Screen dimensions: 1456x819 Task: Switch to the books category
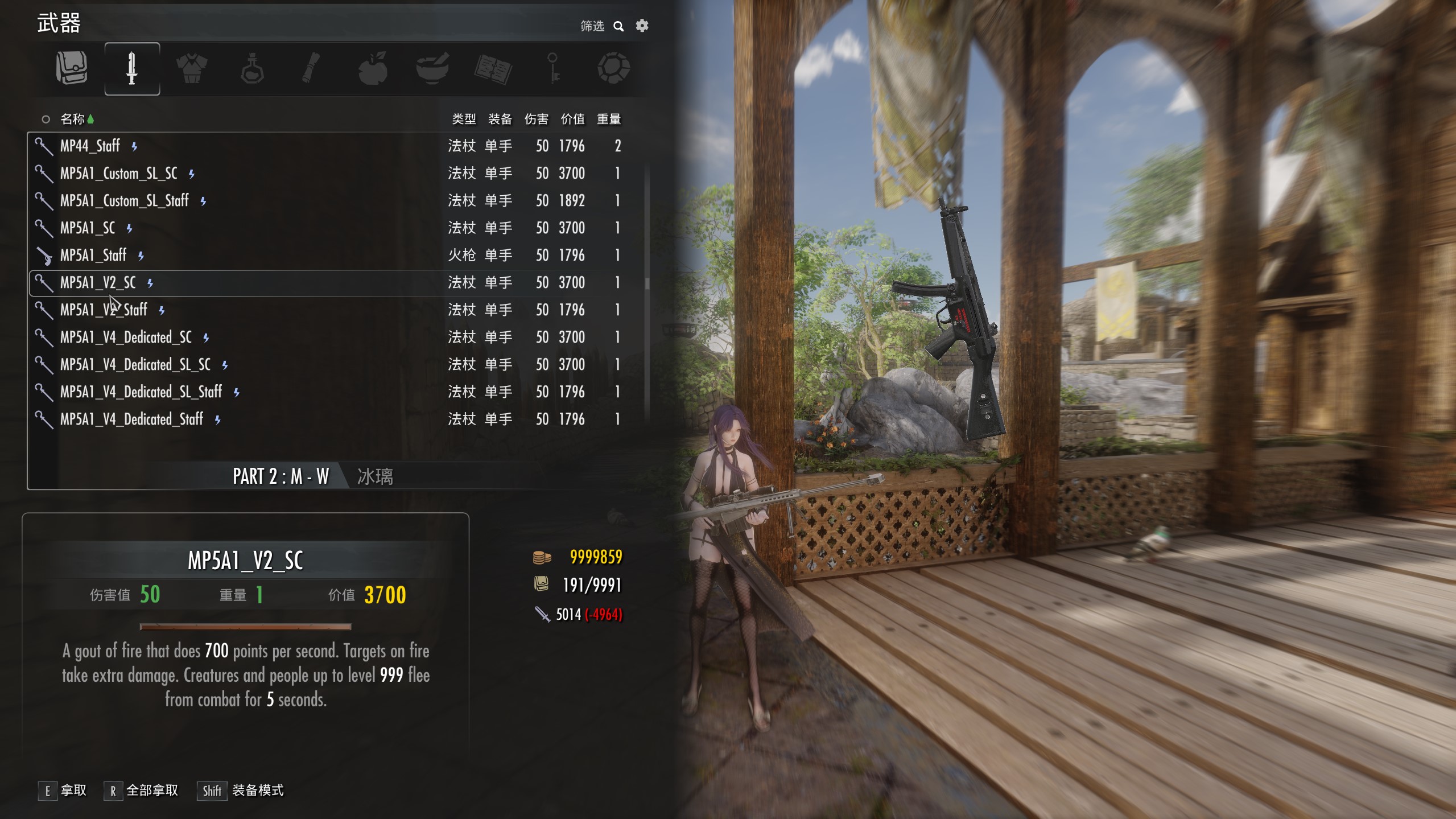[x=493, y=68]
